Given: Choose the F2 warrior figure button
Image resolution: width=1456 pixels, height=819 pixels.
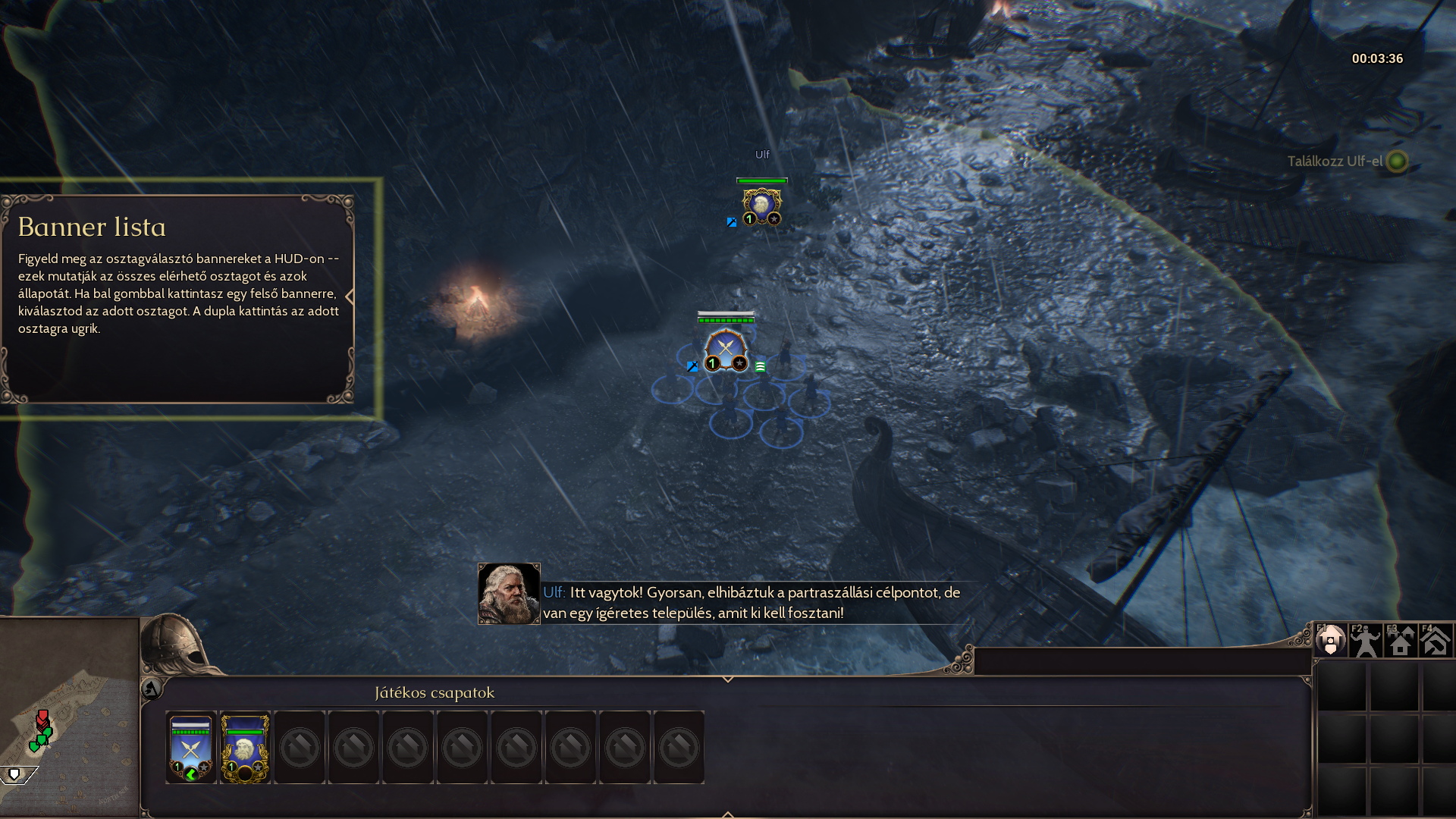Looking at the screenshot, I should 1366,641.
